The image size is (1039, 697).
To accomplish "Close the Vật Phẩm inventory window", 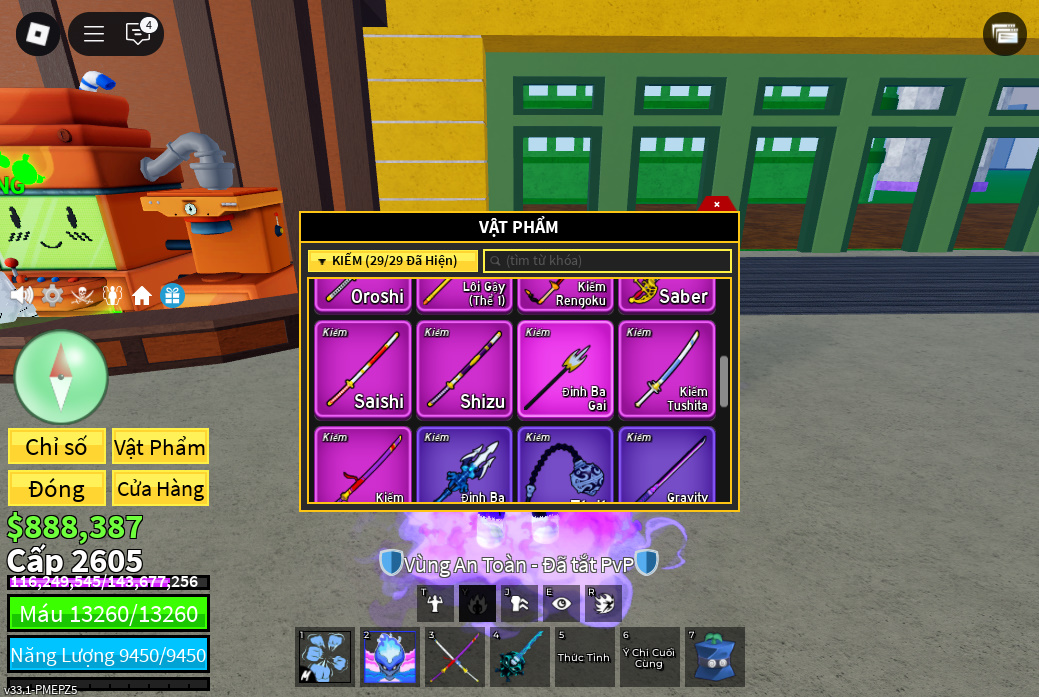I will click(x=717, y=204).
